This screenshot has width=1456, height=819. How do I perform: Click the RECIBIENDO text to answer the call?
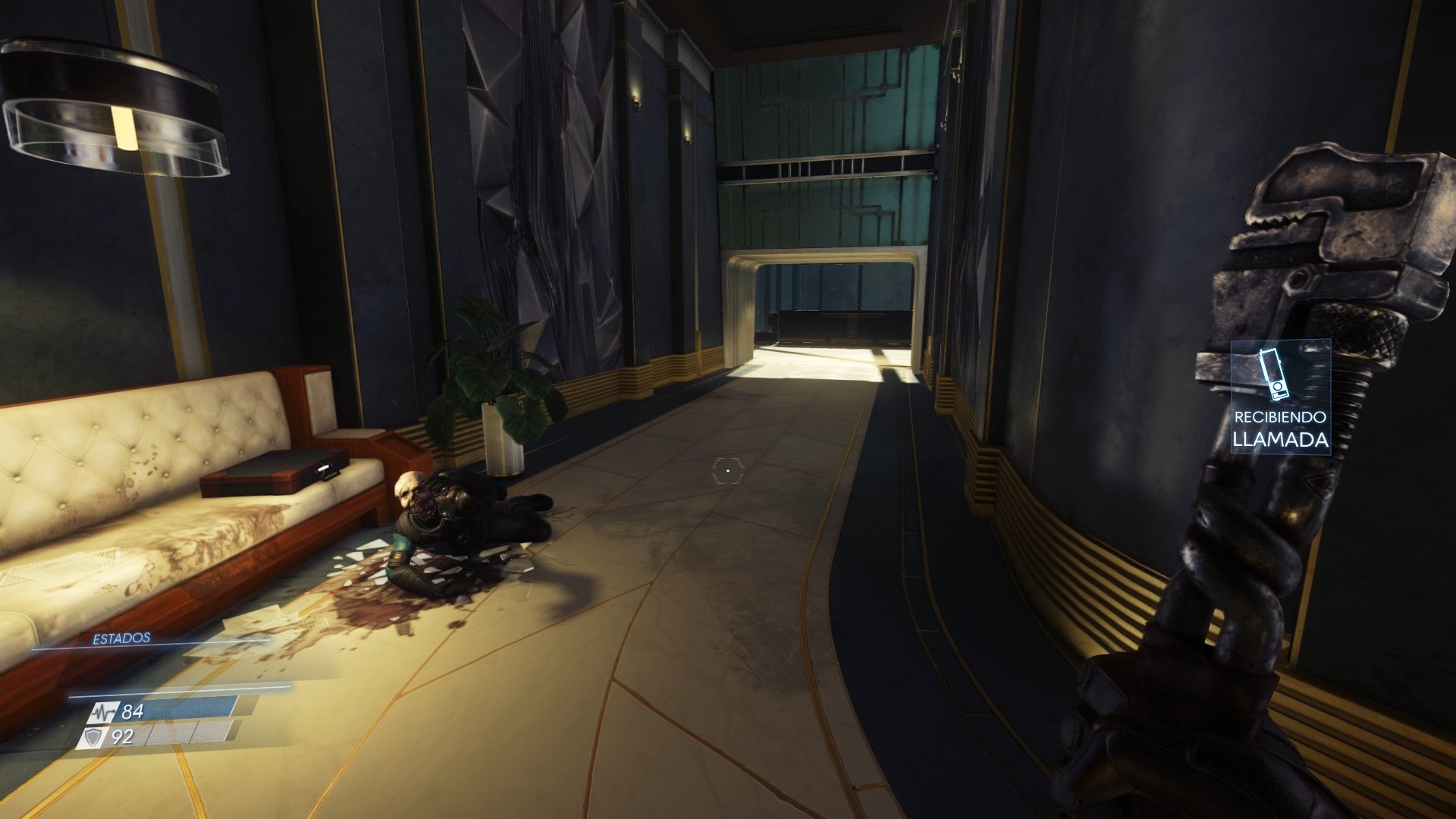pyautogui.click(x=1280, y=416)
